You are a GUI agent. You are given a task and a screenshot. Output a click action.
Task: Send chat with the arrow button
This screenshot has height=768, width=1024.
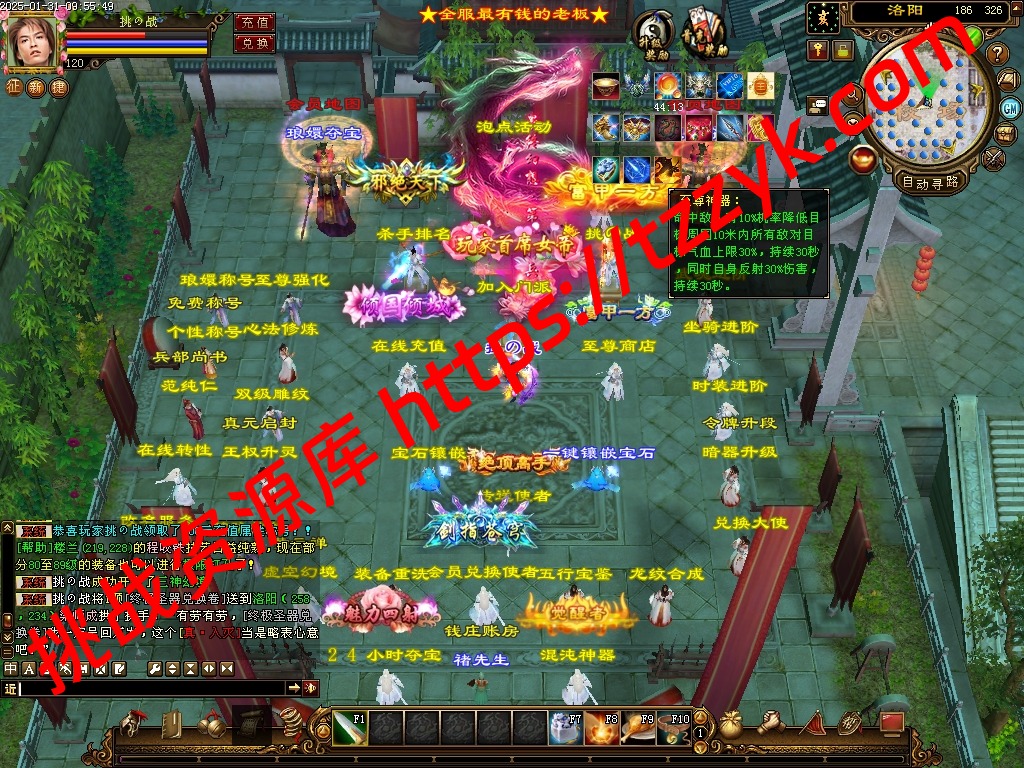coord(294,688)
